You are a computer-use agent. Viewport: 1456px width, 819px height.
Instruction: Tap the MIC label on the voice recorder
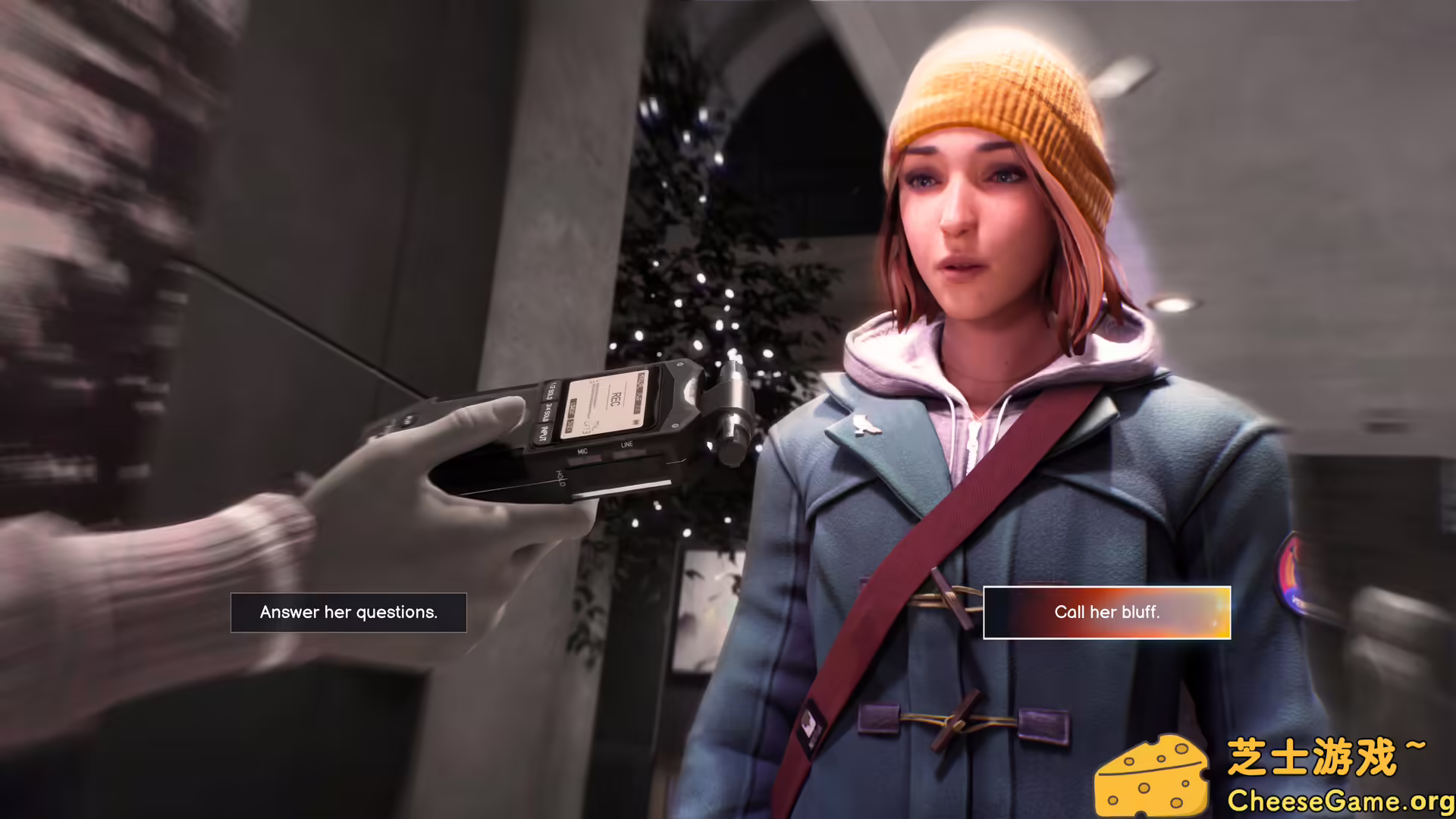click(583, 451)
